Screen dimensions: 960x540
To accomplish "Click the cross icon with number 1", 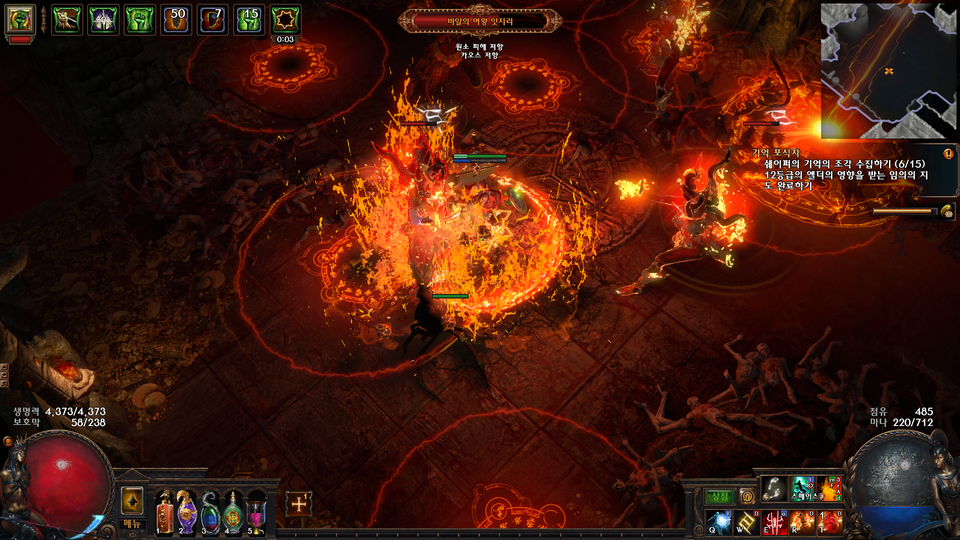I will pyautogui.click(x=298, y=504).
